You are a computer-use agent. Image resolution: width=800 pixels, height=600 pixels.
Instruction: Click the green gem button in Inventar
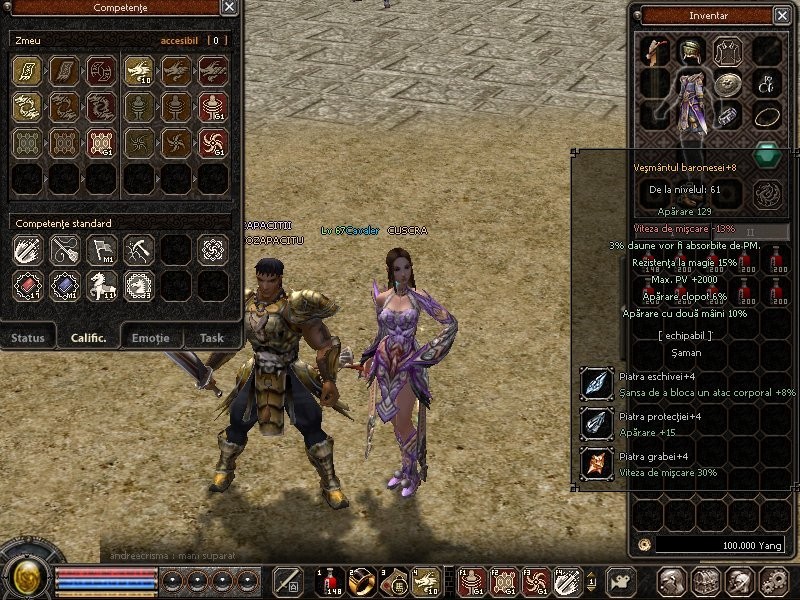coord(765,155)
